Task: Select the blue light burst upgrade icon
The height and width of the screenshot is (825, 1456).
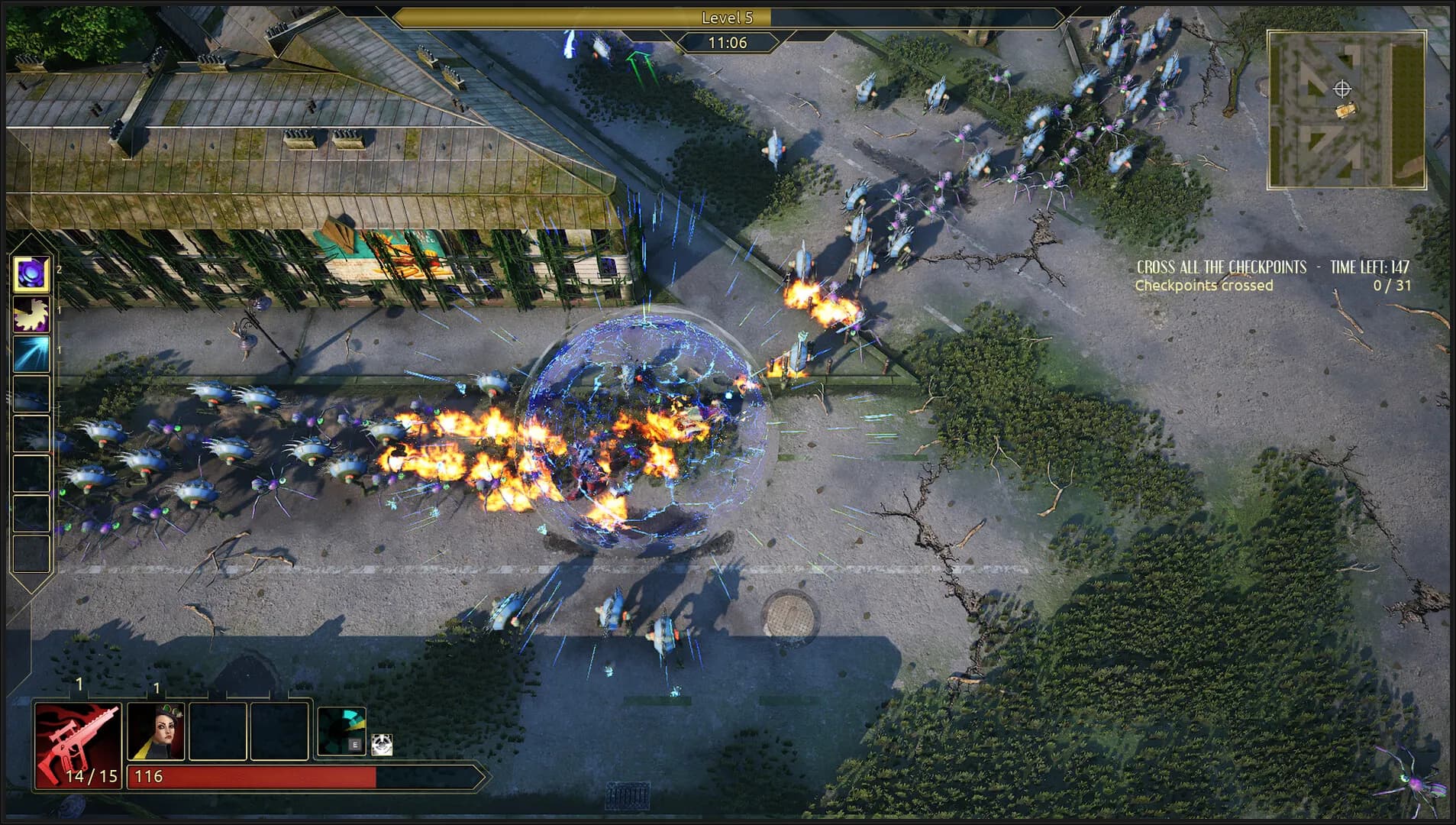Action: [x=32, y=354]
